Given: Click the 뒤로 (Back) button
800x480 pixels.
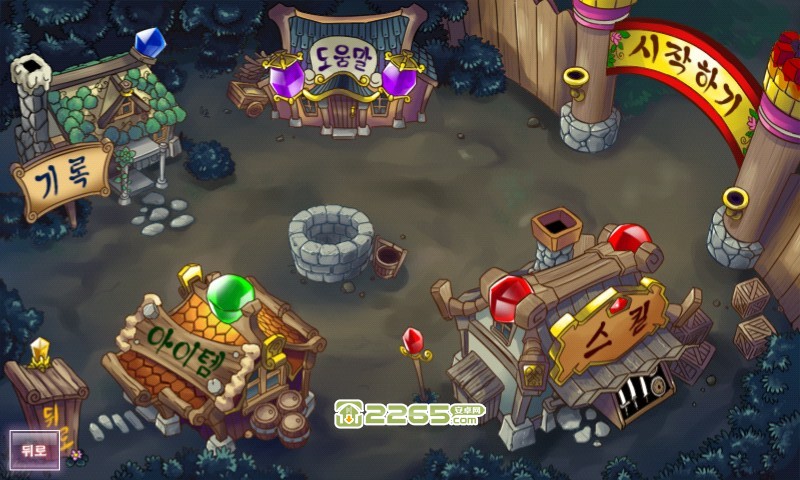Looking at the screenshot, I should (x=35, y=449).
